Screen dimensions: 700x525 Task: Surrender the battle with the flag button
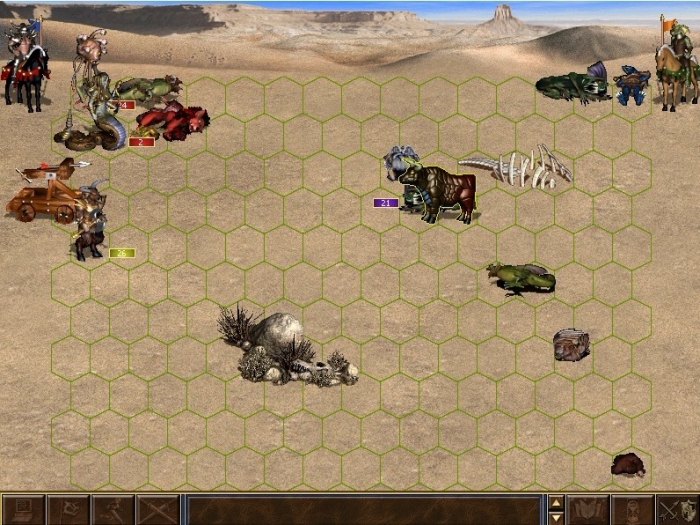68,510
